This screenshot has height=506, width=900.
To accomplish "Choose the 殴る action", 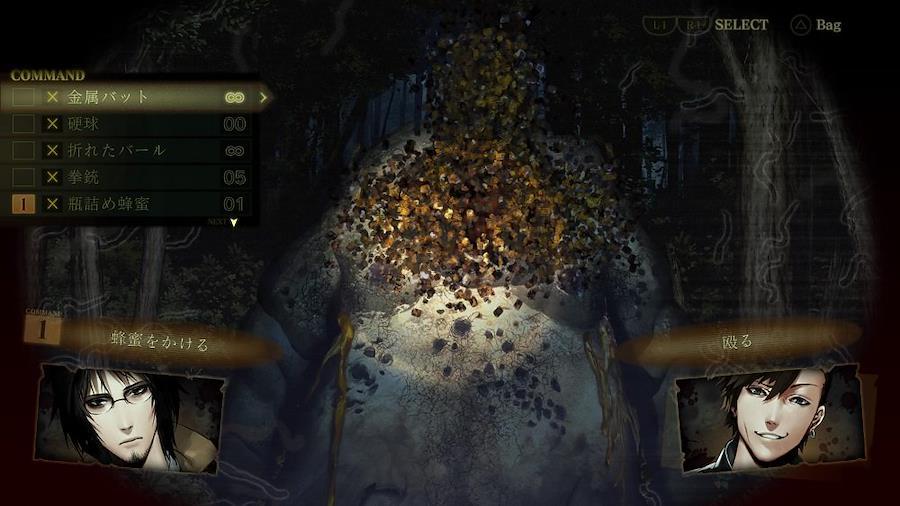I will coord(737,342).
